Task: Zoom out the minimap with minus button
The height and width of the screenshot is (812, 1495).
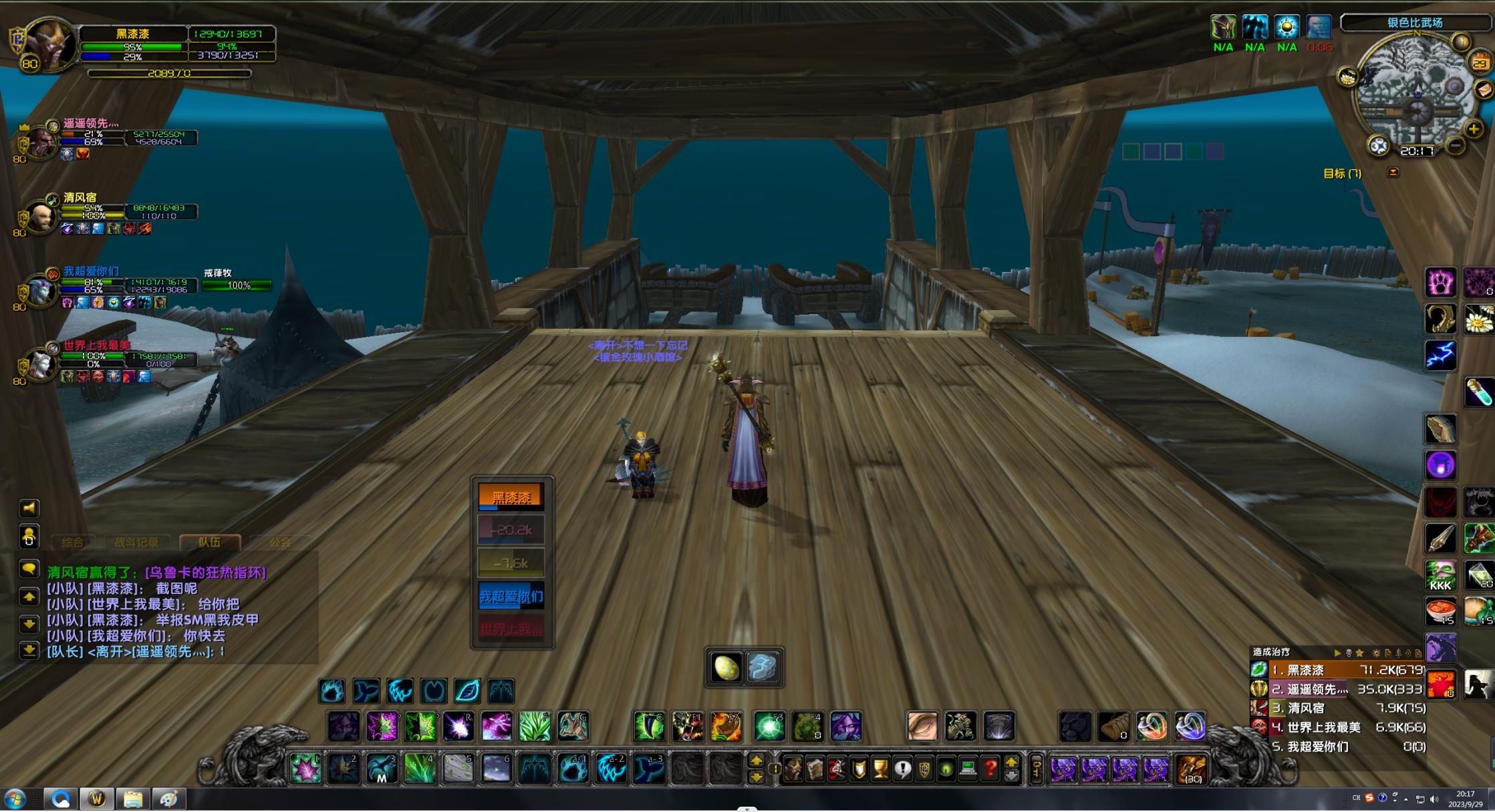Action: coord(1455,145)
